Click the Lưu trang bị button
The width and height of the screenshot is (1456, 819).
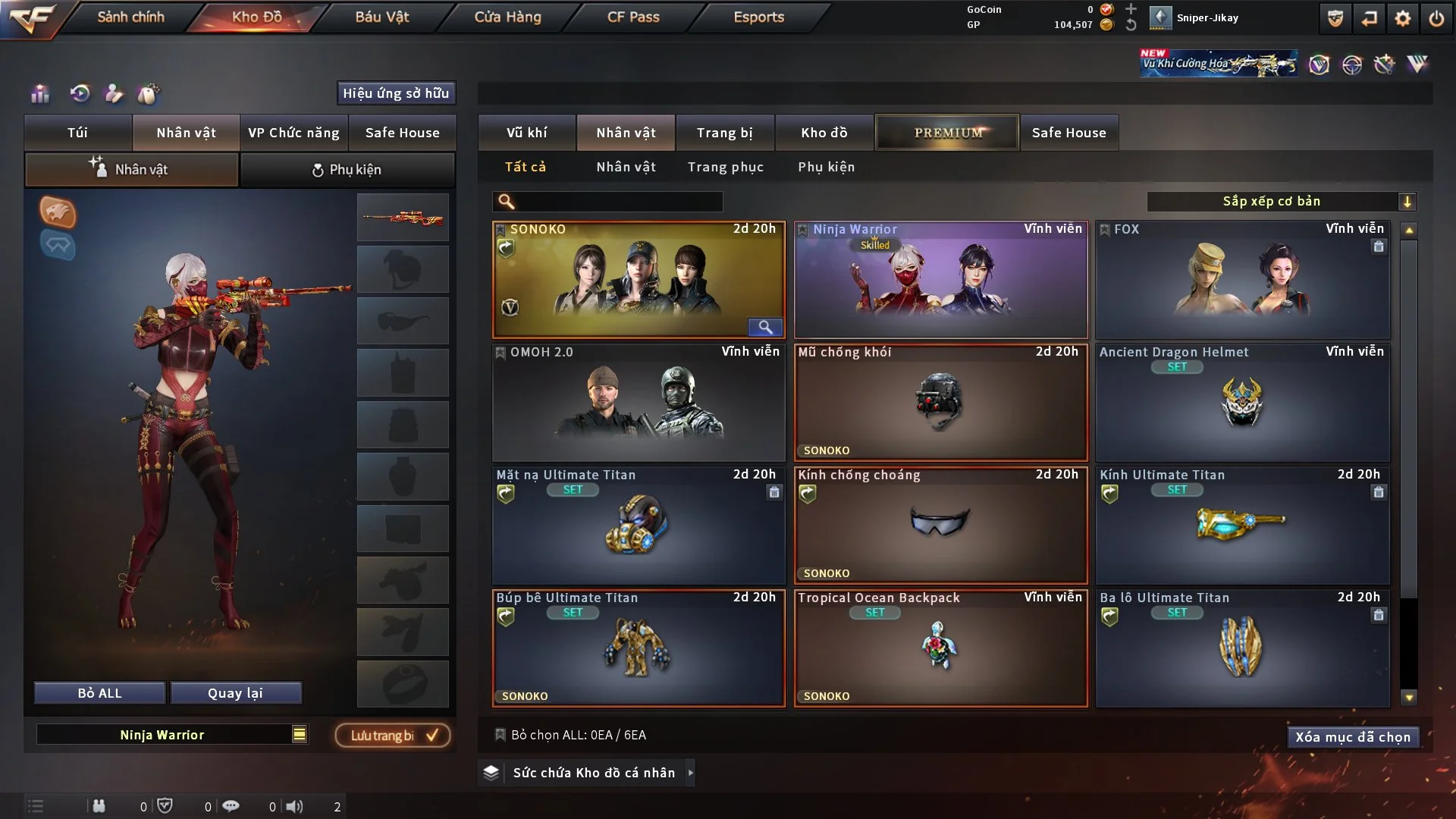tap(391, 734)
